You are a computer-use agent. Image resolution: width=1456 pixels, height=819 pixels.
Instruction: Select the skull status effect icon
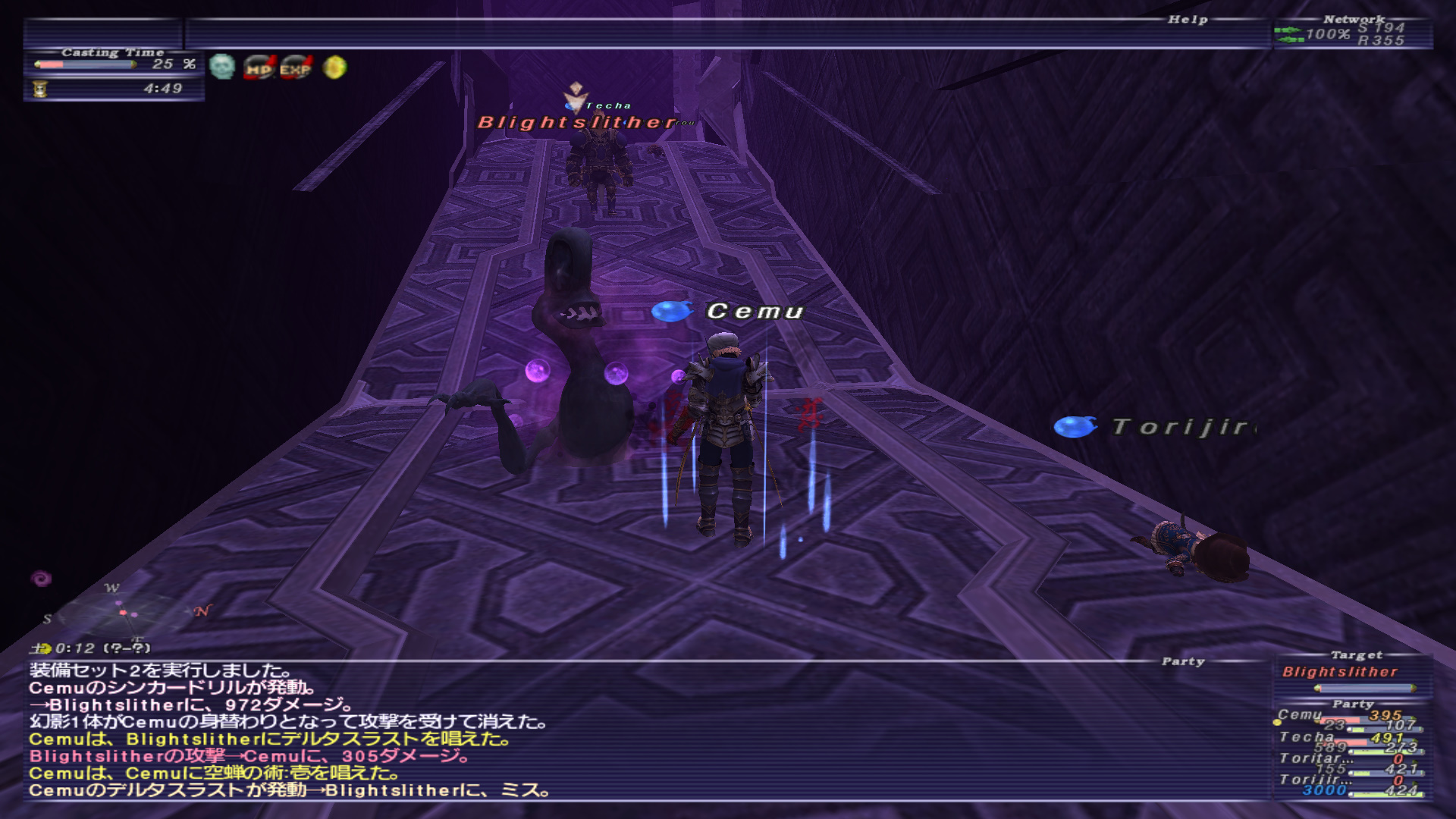click(x=222, y=67)
